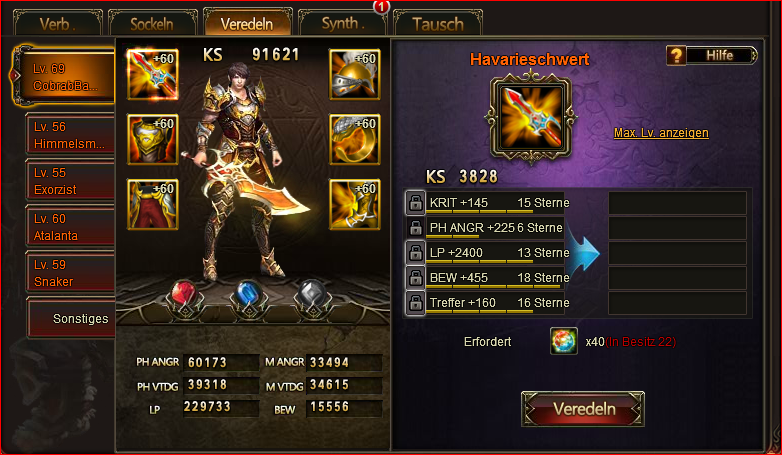Switch to the Verb. tab
Viewport: 782px width, 455px height.
tap(56, 23)
